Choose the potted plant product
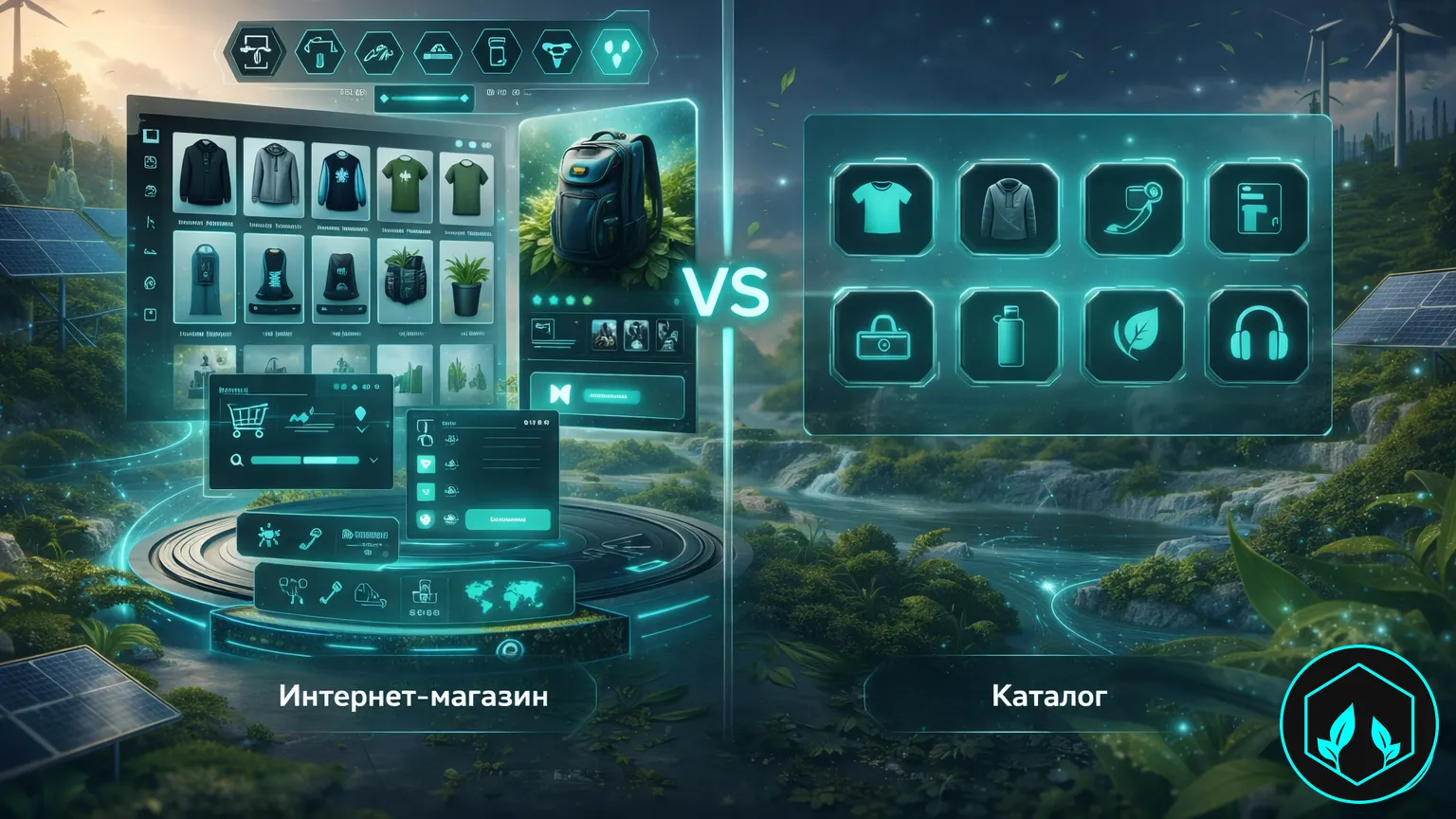 pyautogui.click(x=467, y=280)
